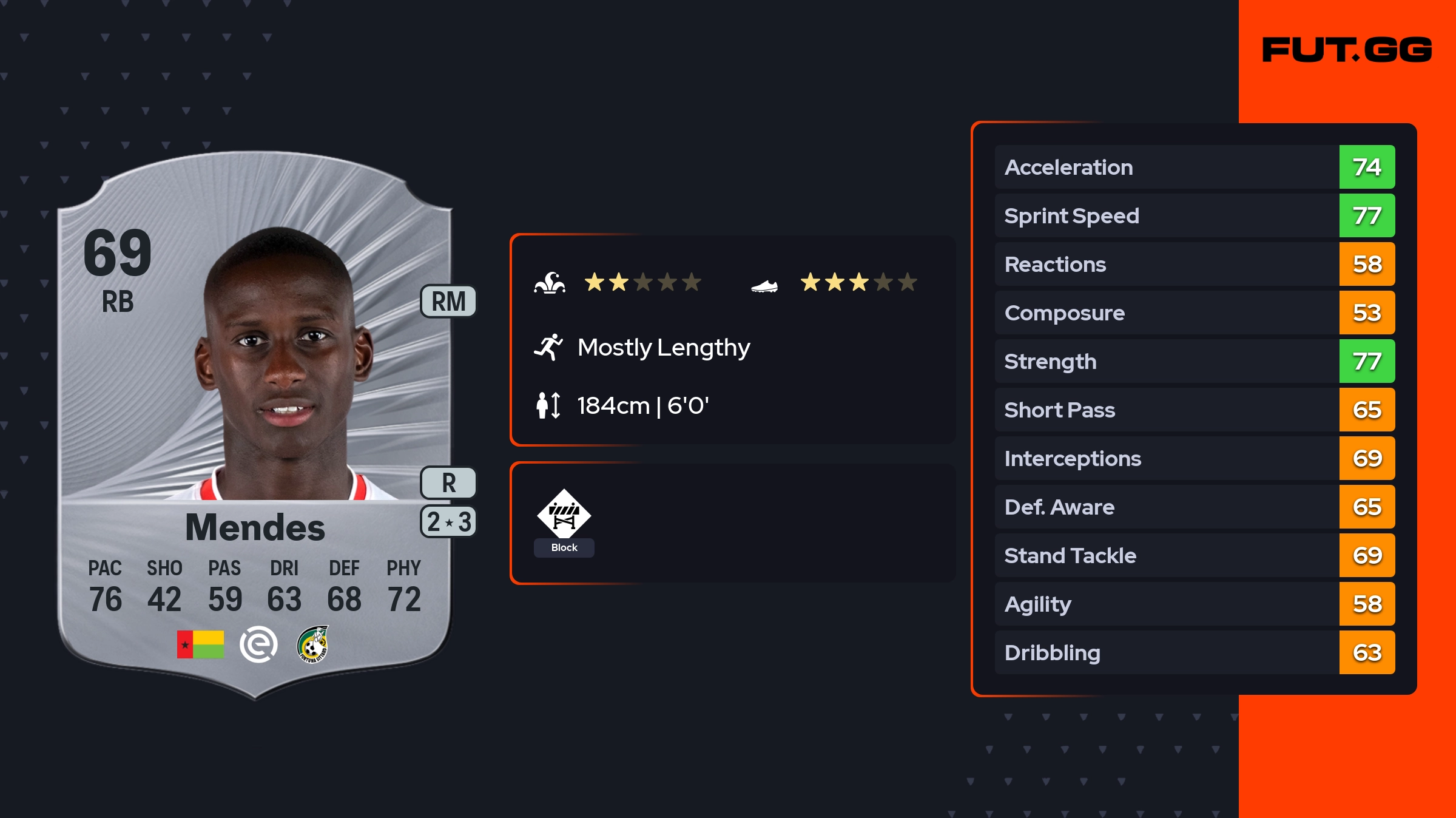
Task: Select the Composure stat row
Action: click(x=1194, y=313)
